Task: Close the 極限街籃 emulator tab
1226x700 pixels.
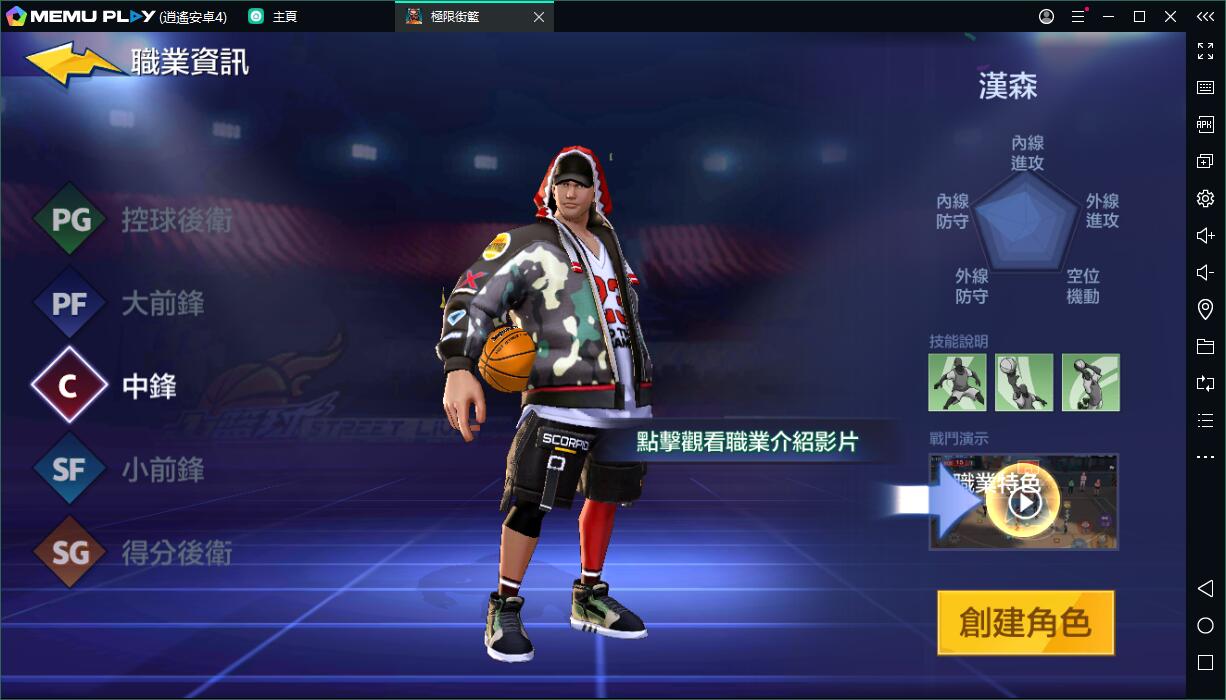Action: click(x=539, y=17)
